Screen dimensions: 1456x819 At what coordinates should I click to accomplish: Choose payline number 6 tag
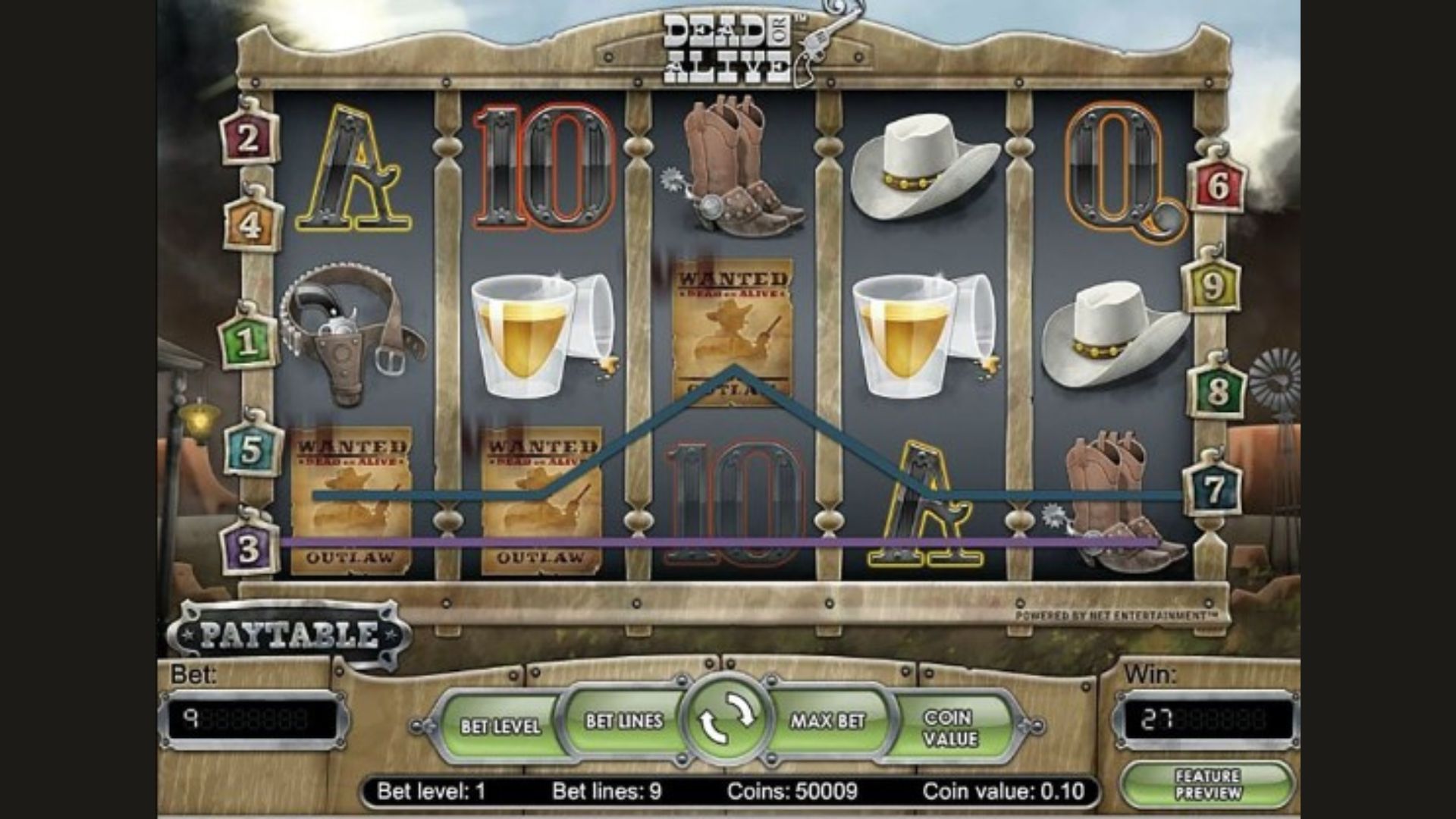click(x=1217, y=186)
